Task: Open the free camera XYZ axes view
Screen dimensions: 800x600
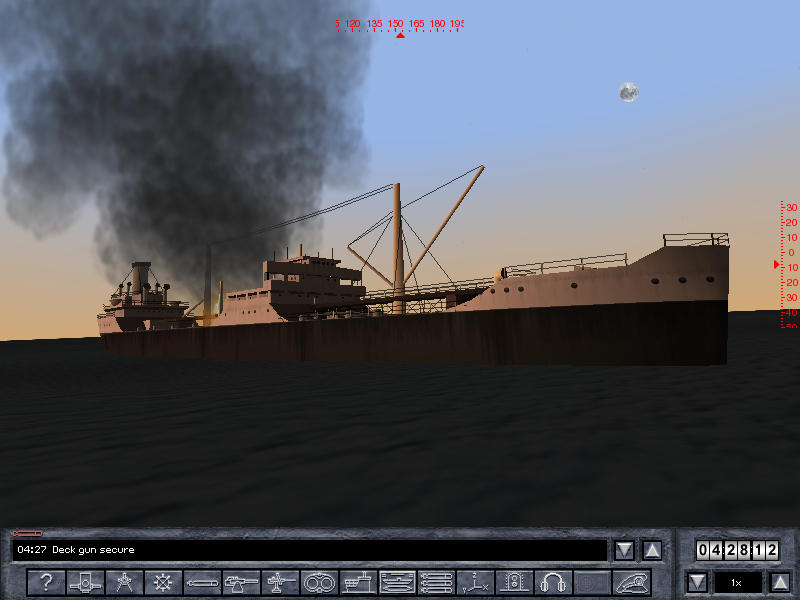Action: point(475,582)
